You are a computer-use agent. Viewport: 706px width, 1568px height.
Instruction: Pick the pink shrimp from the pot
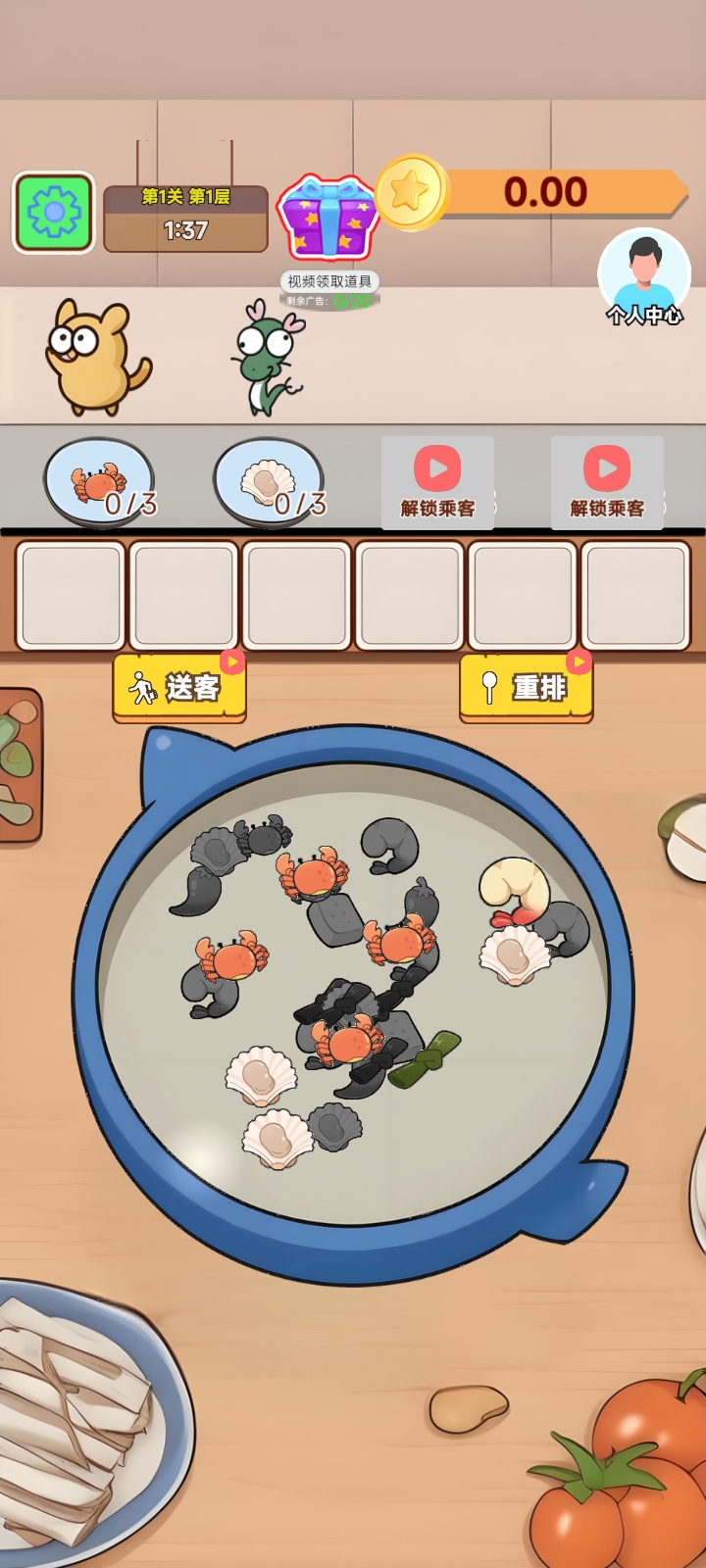pyautogui.click(x=513, y=889)
